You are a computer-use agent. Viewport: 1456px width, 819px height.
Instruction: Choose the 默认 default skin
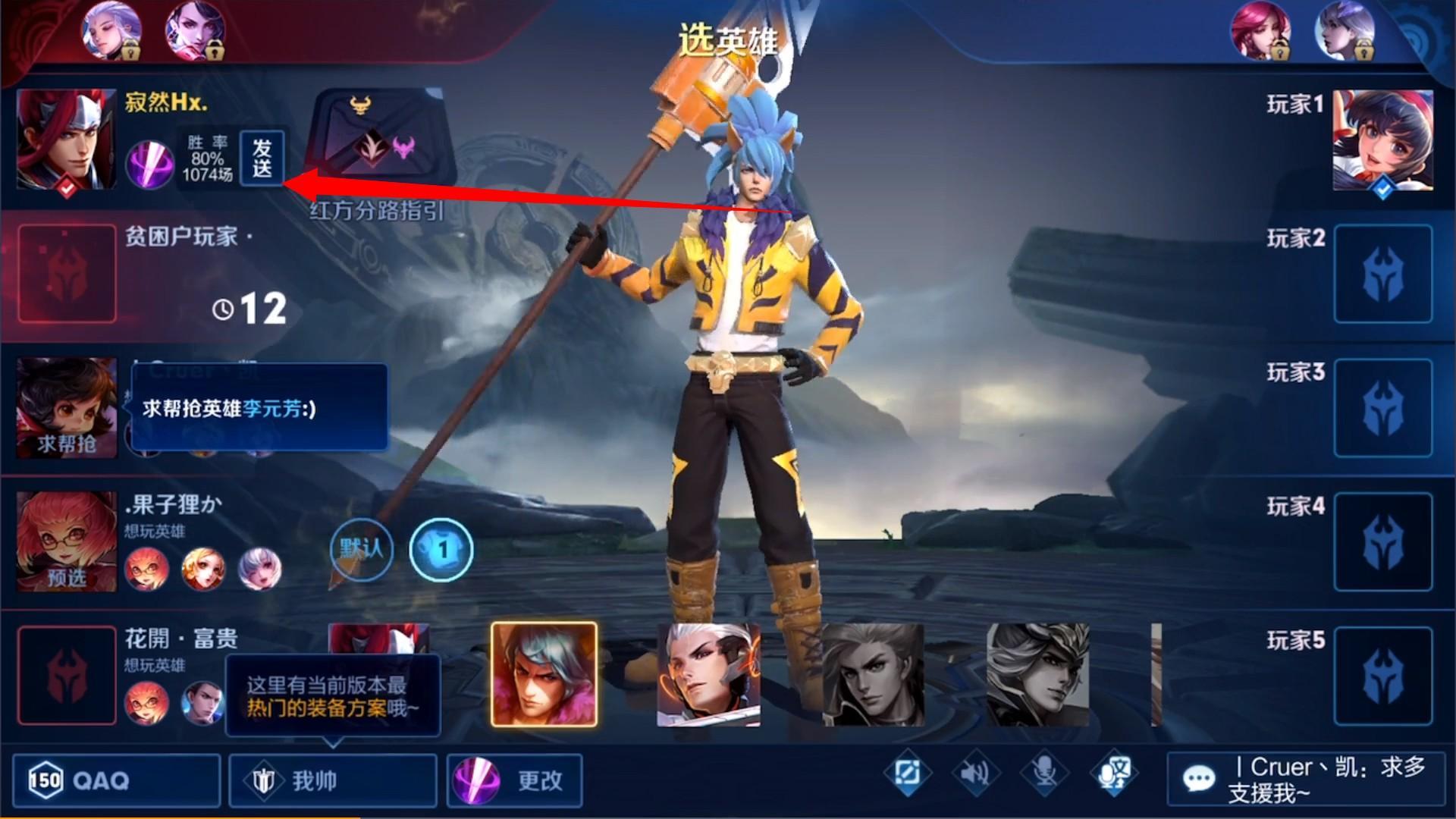(361, 549)
